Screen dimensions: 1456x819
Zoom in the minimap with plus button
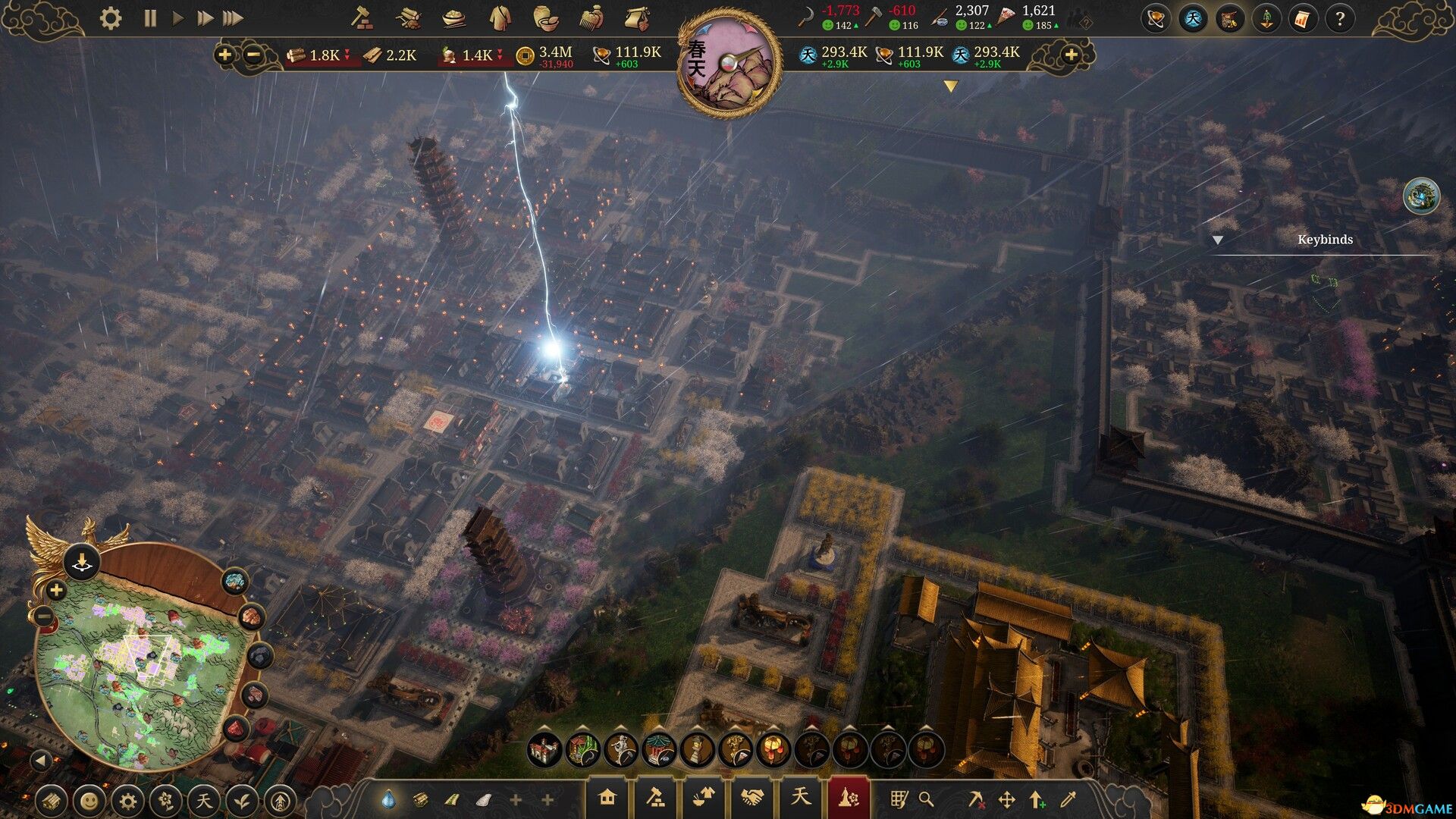(x=56, y=590)
